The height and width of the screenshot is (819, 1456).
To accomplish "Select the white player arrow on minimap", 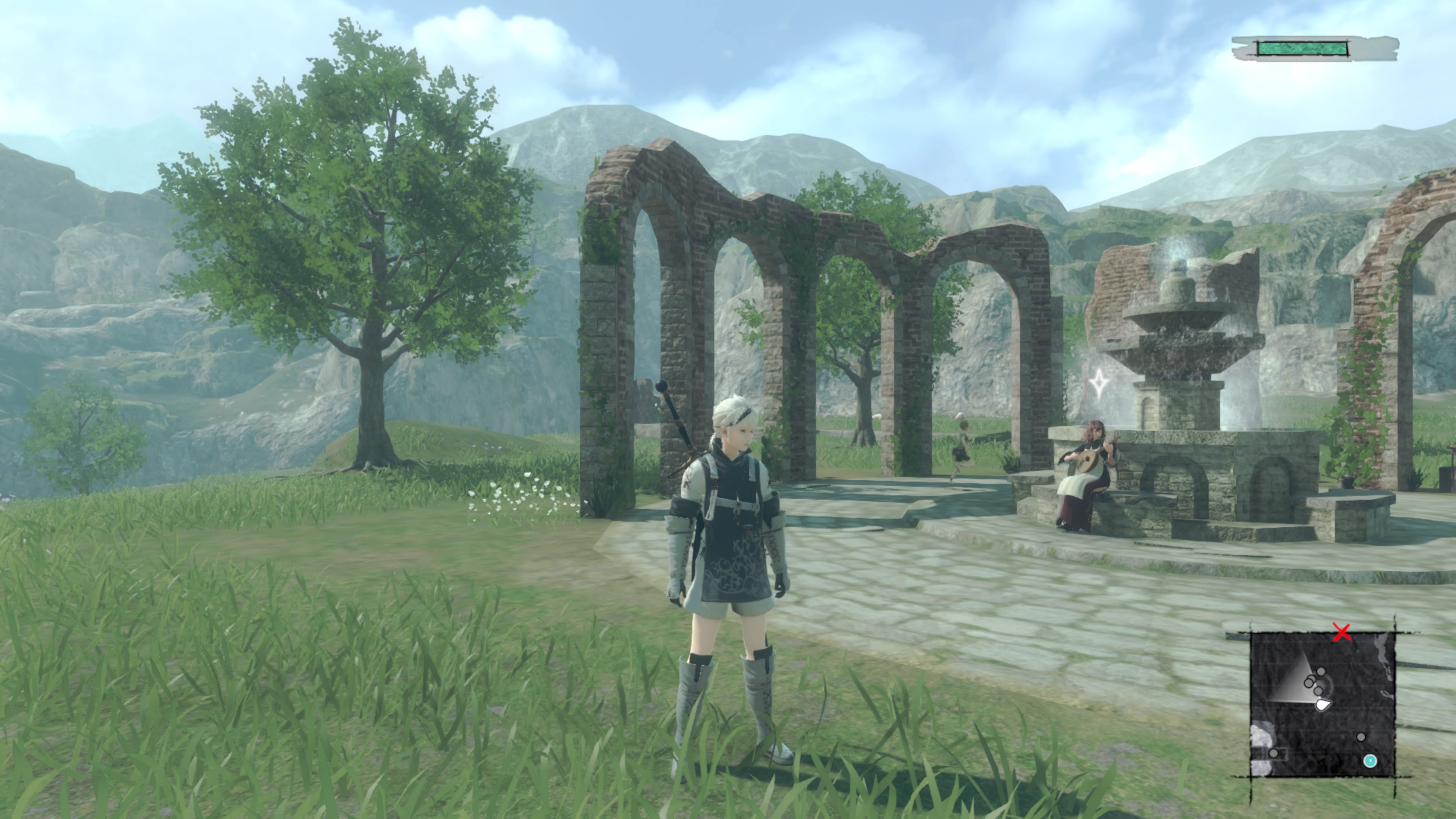I will [x=1323, y=704].
